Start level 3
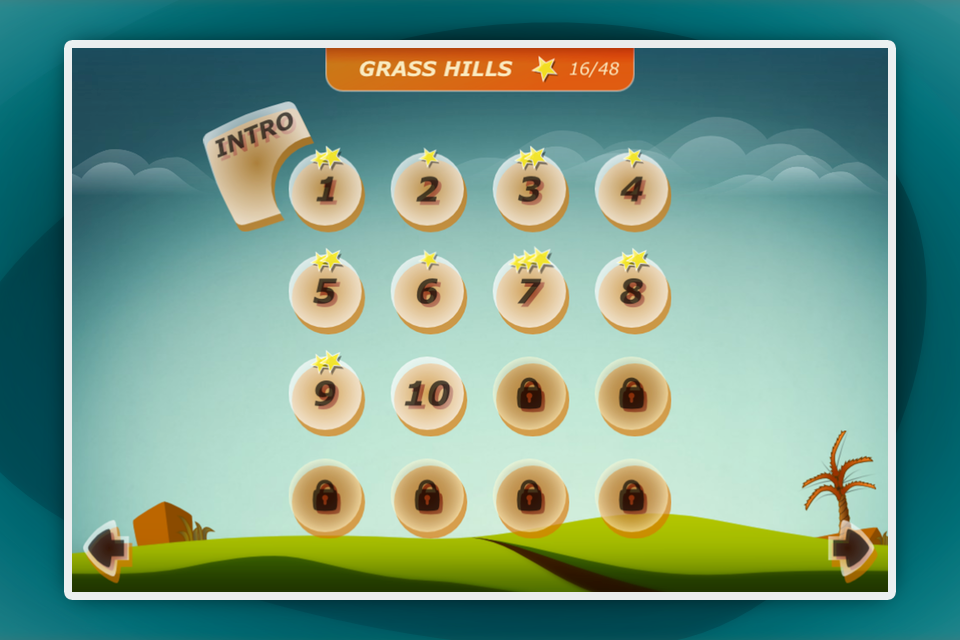 point(530,190)
